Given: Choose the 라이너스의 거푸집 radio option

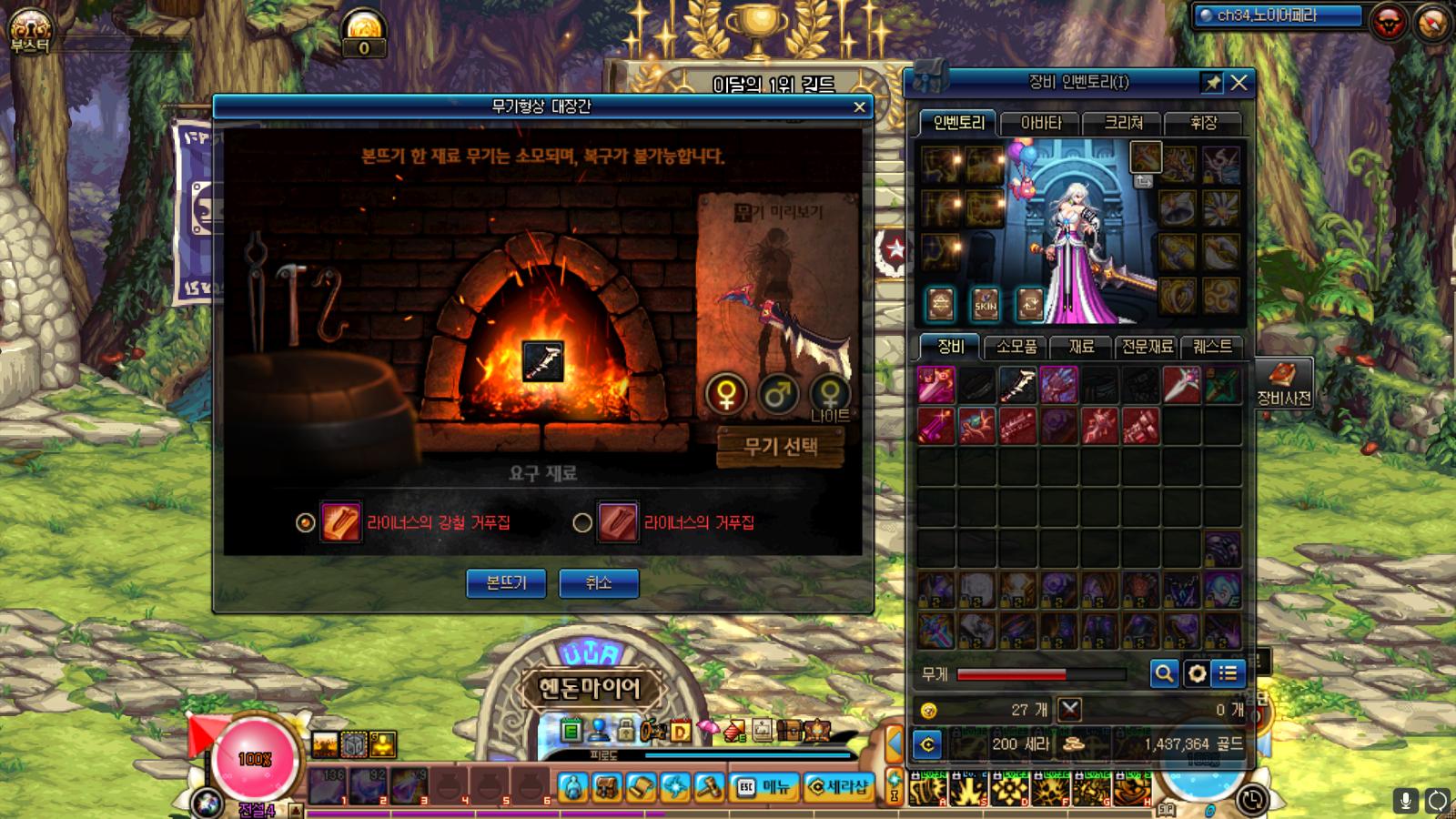Looking at the screenshot, I should [582, 522].
